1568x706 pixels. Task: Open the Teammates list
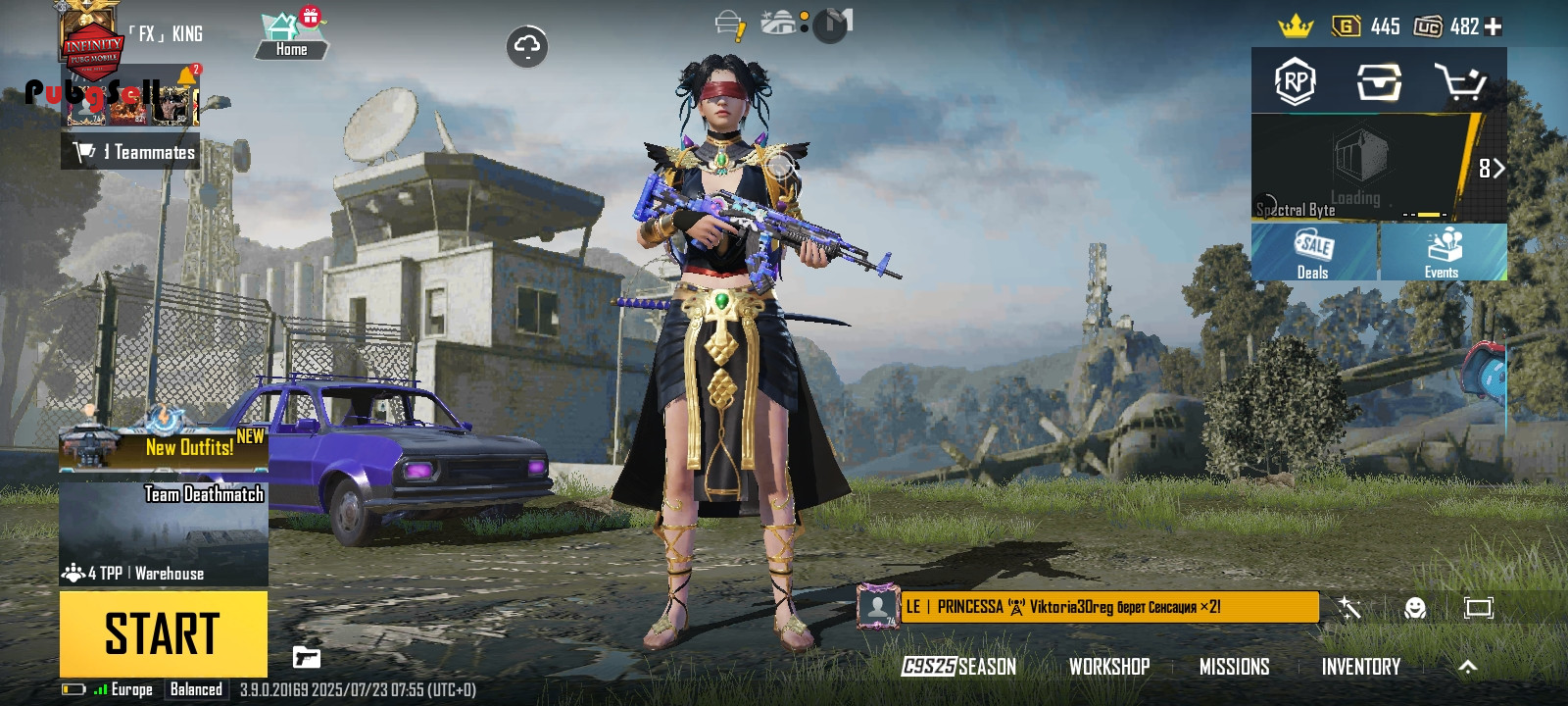tap(131, 152)
